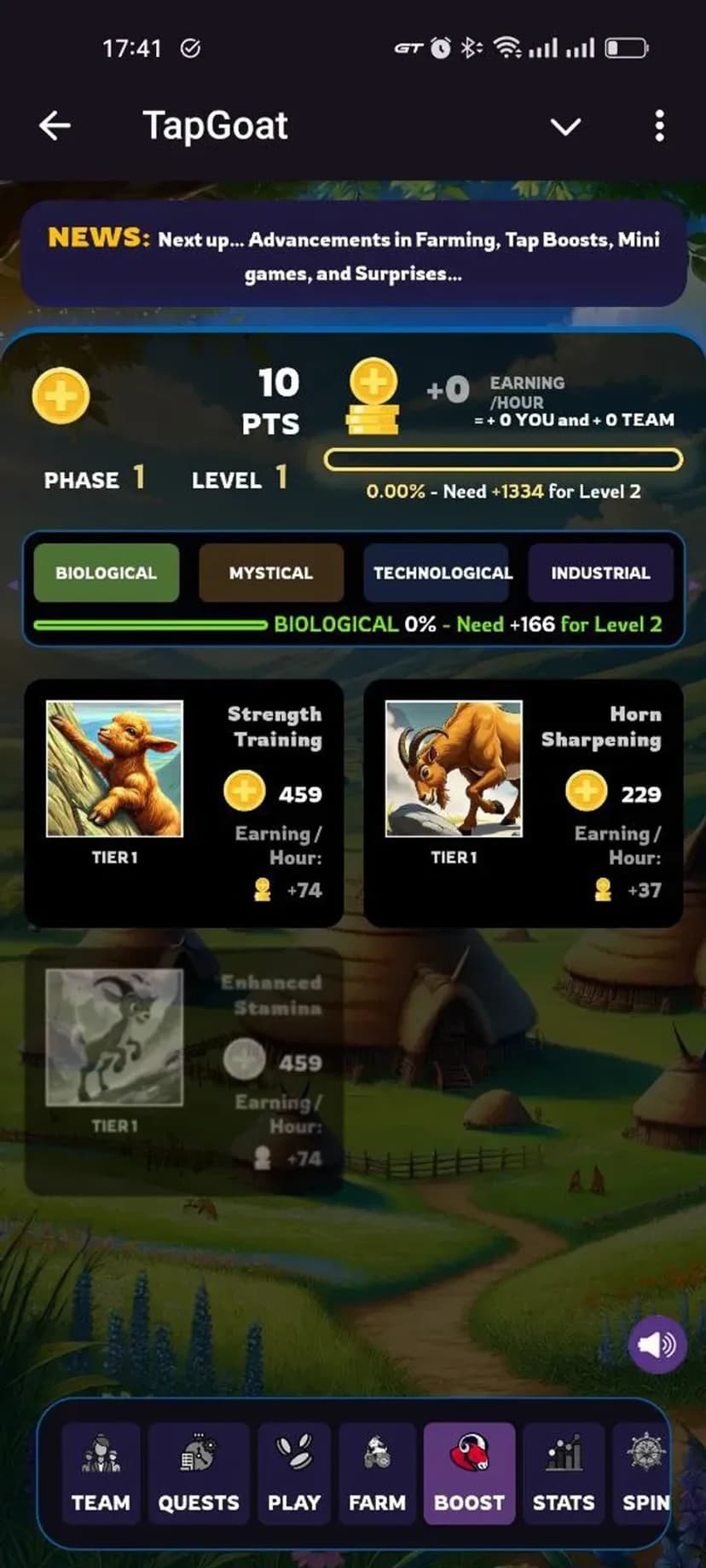Read the News banner announcement
This screenshot has width=706, height=1568.
[x=353, y=256]
